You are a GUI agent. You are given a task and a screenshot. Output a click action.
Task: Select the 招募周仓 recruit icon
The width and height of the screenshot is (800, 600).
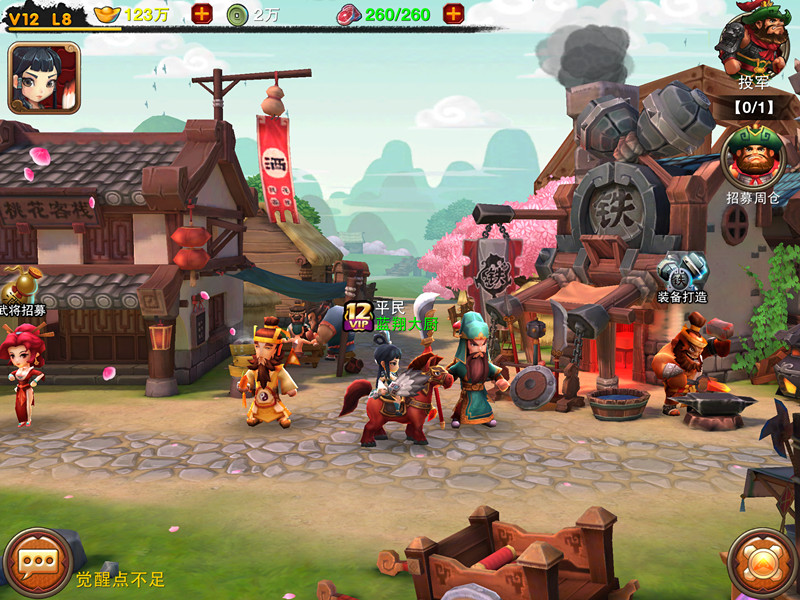click(753, 158)
